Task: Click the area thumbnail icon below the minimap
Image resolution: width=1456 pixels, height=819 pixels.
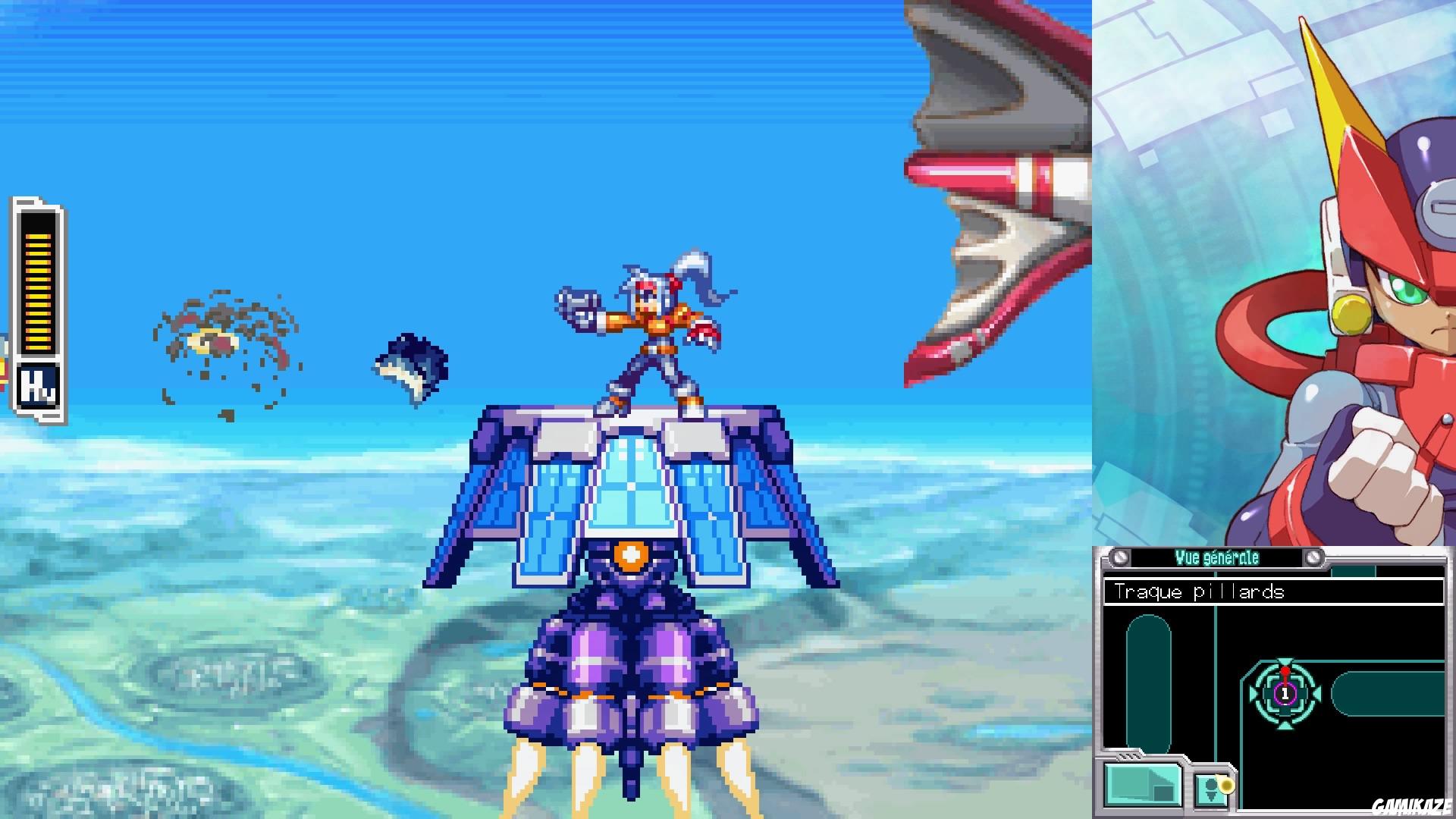Action: [1142, 785]
